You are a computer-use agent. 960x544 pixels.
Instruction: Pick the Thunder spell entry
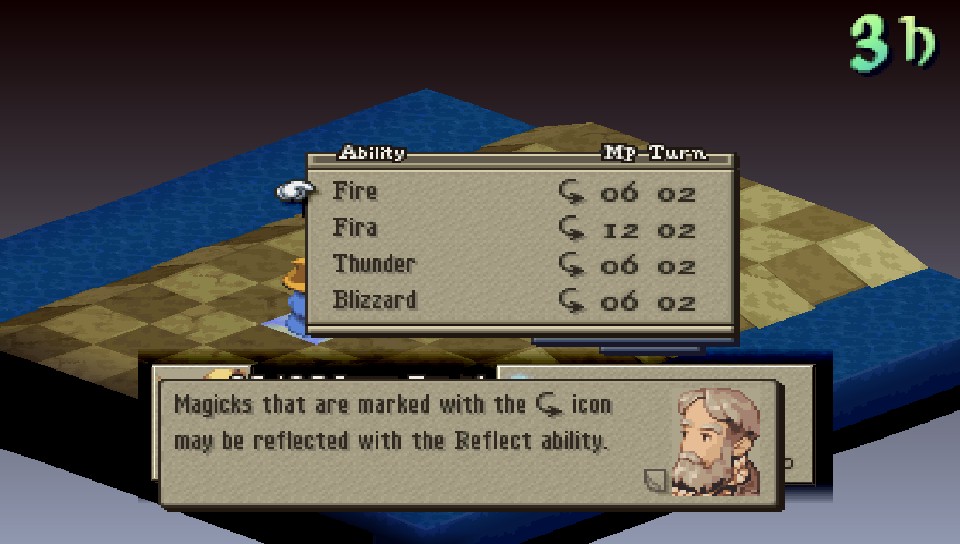coord(374,264)
